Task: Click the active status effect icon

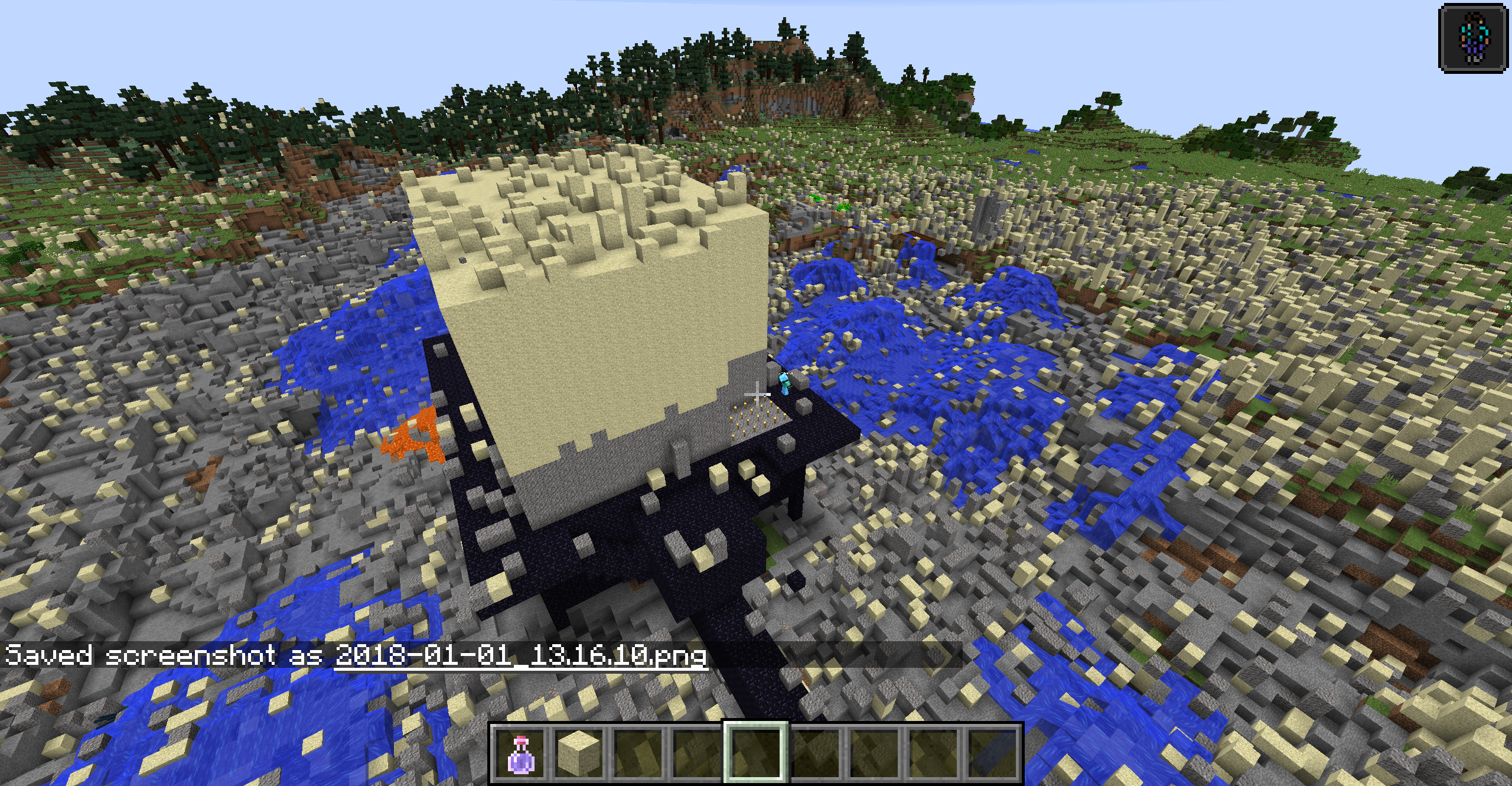Action: coord(1473,38)
